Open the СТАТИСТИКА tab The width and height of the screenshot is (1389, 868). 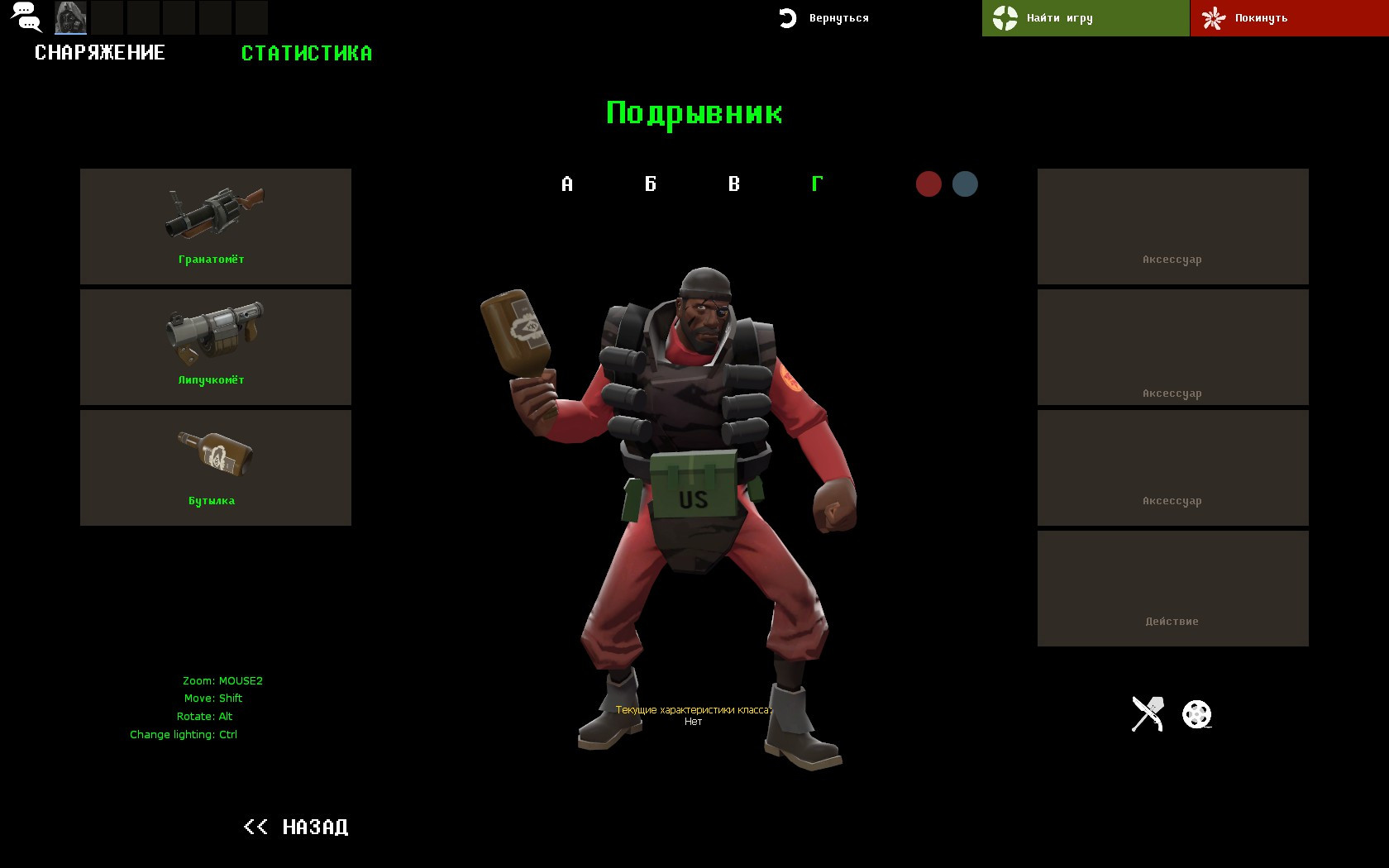tap(307, 53)
